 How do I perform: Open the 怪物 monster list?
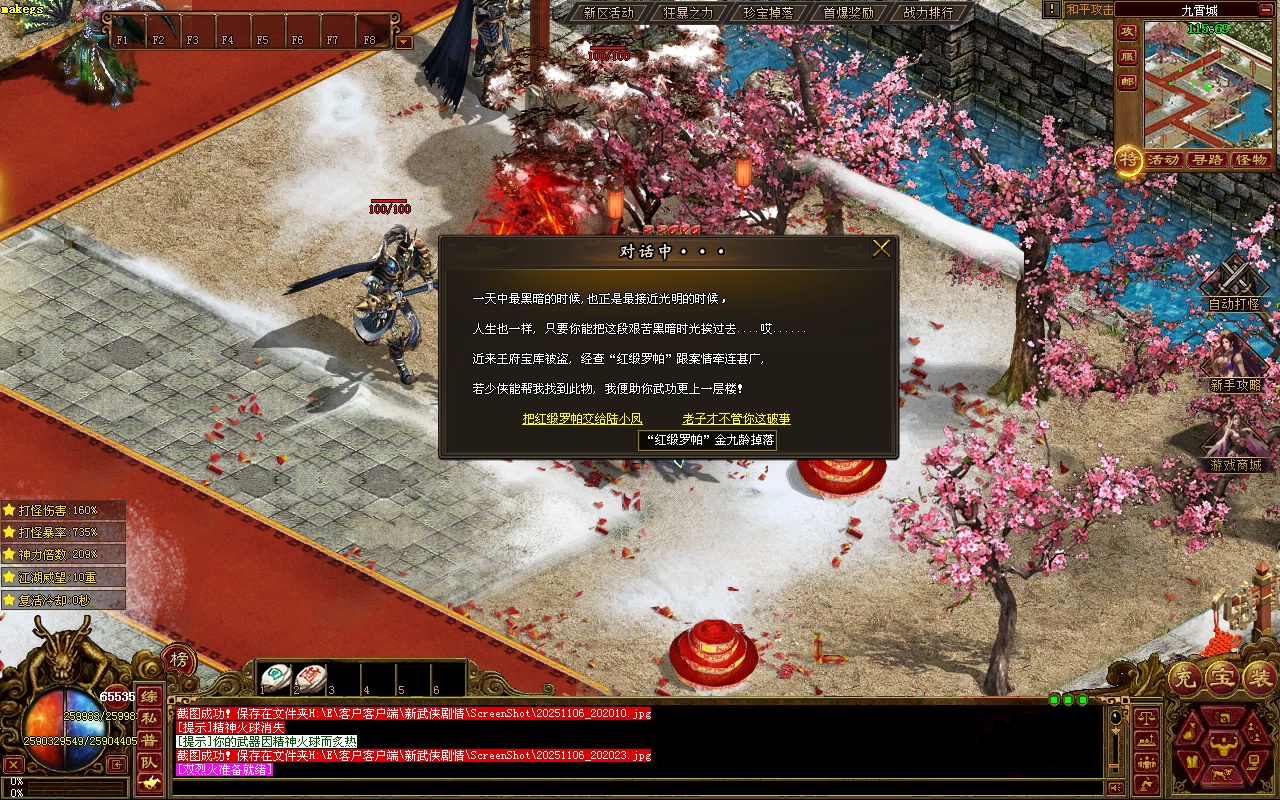[x=1251, y=160]
